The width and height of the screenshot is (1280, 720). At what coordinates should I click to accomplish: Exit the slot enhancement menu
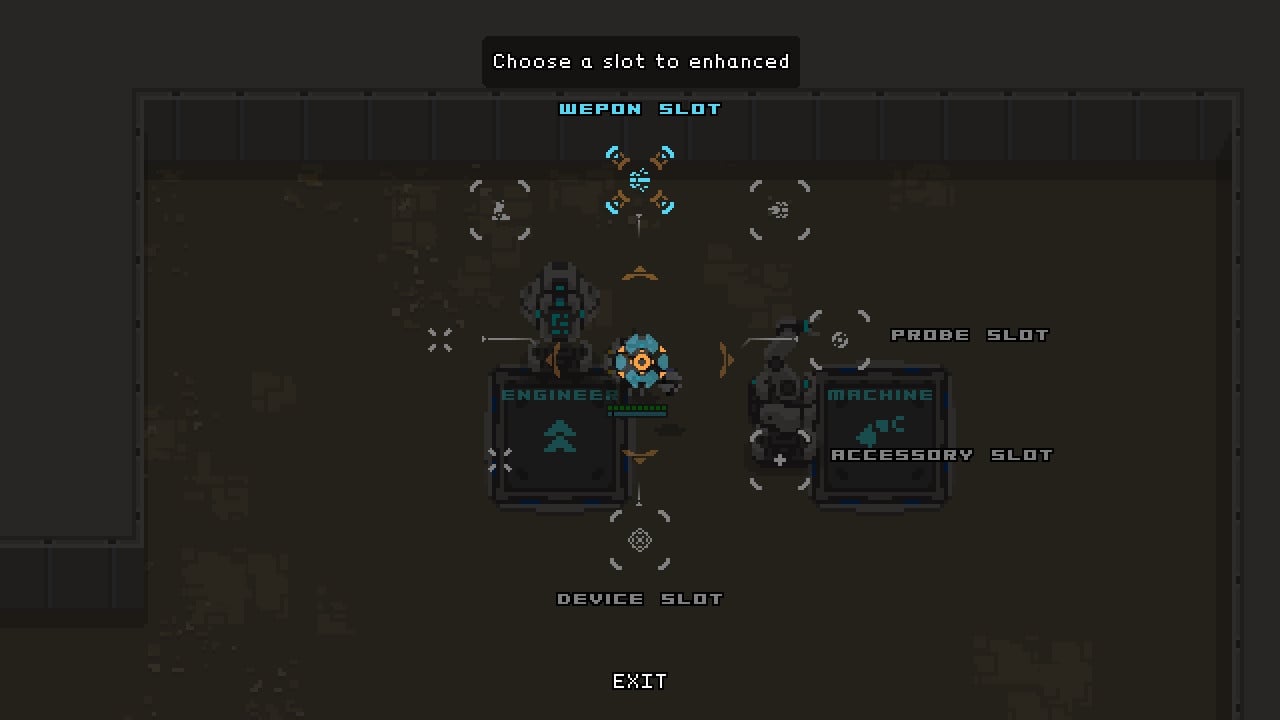click(640, 681)
